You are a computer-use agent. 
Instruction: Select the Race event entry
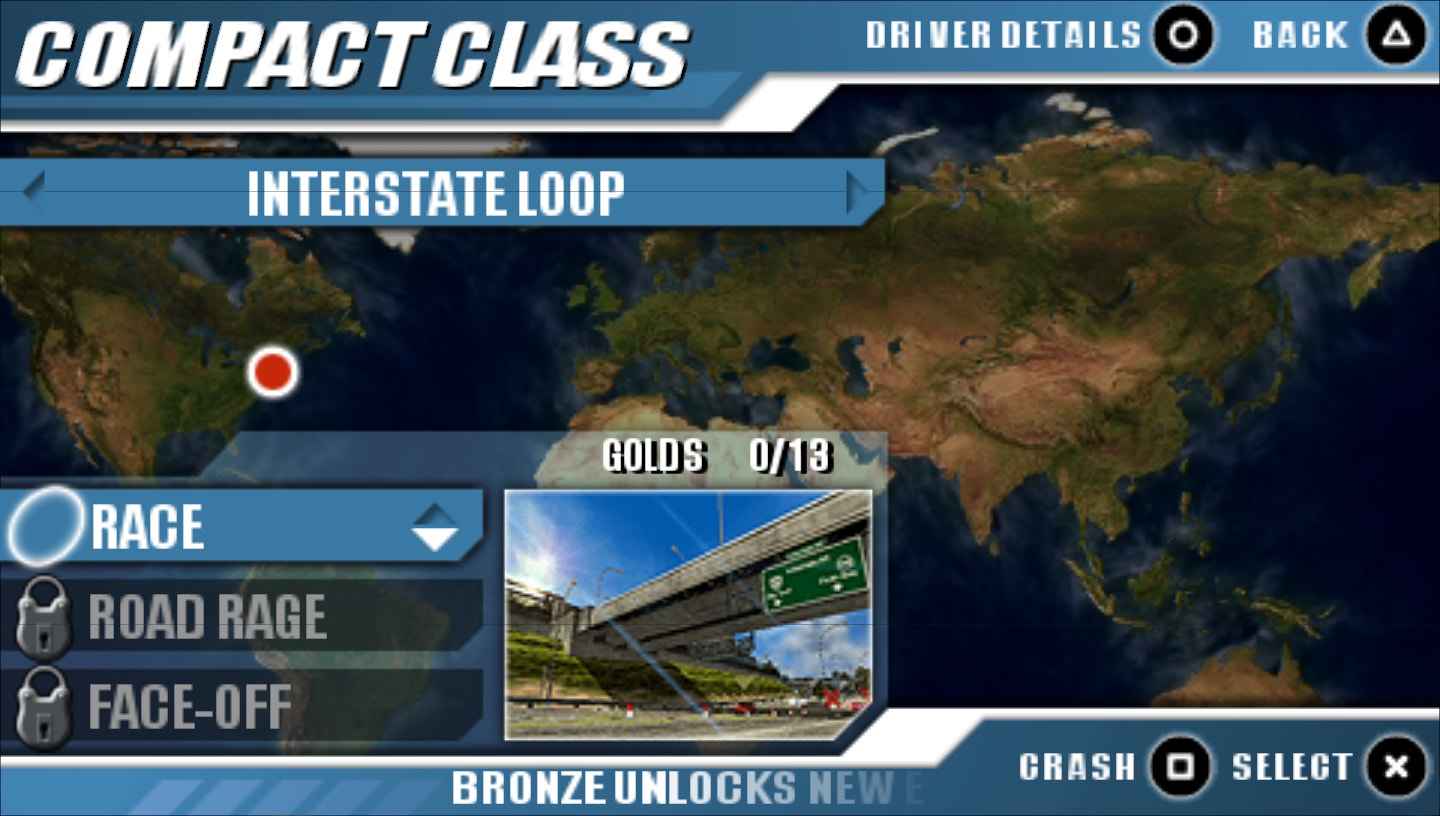240,527
